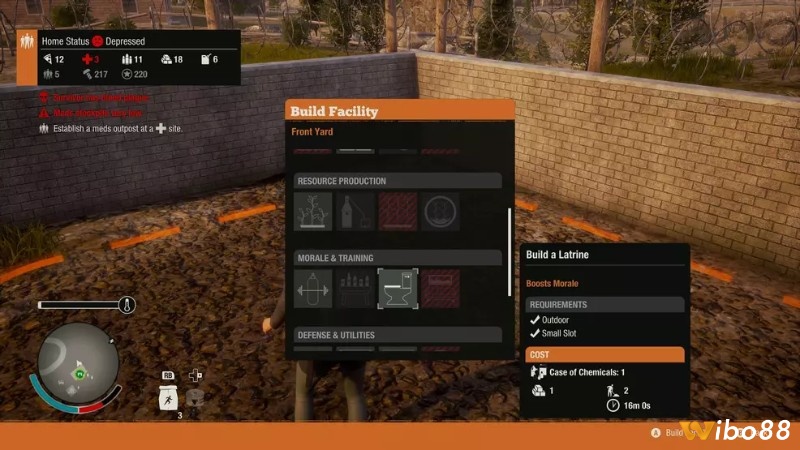Screen dimensions: 800x450
Task: Choose the bar counter lounge facility
Action: tap(357, 289)
